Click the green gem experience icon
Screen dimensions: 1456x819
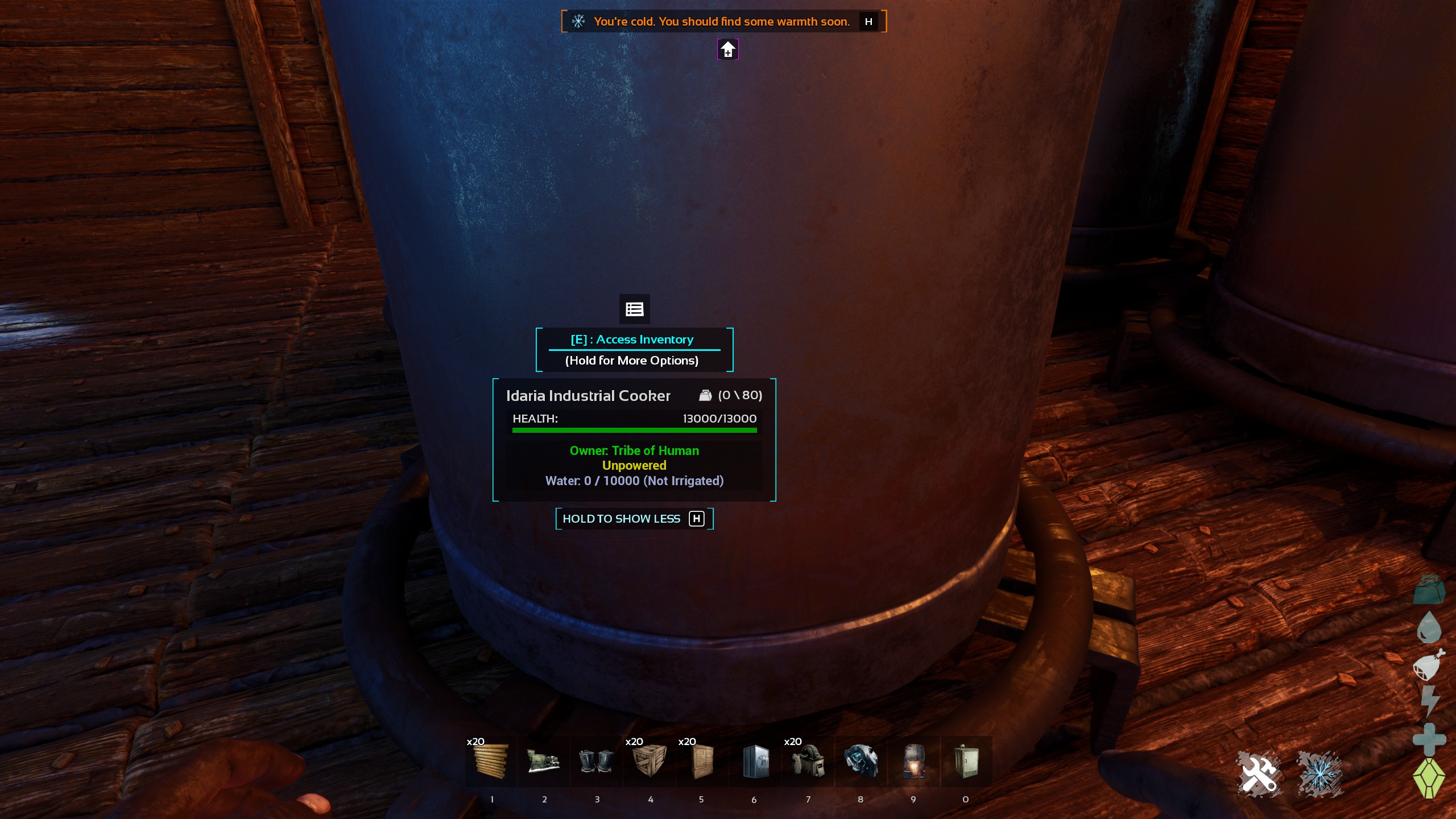click(1428, 778)
